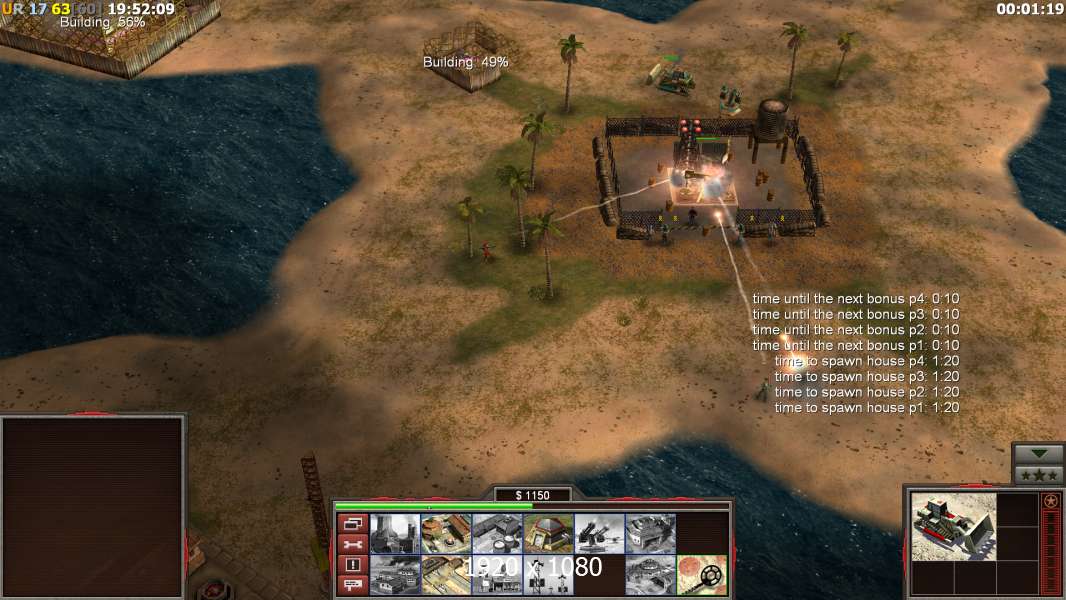Activate the mine detector command icon
This screenshot has height=600, width=1066.
(x=701, y=575)
